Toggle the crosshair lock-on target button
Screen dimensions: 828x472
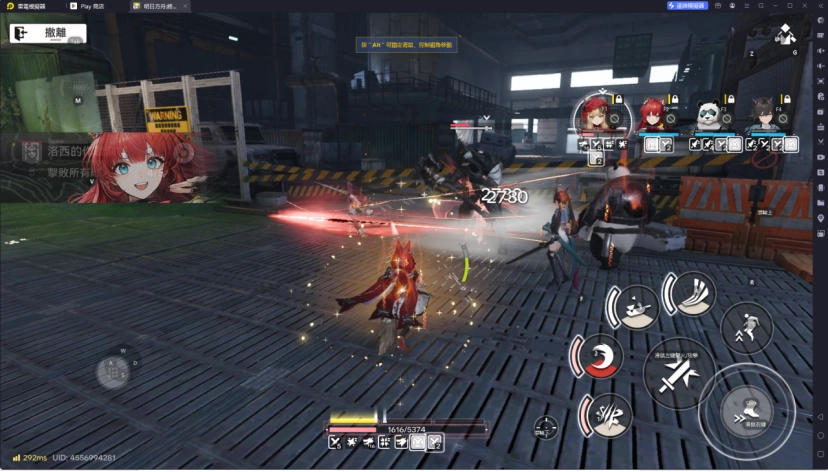(x=546, y=427)
